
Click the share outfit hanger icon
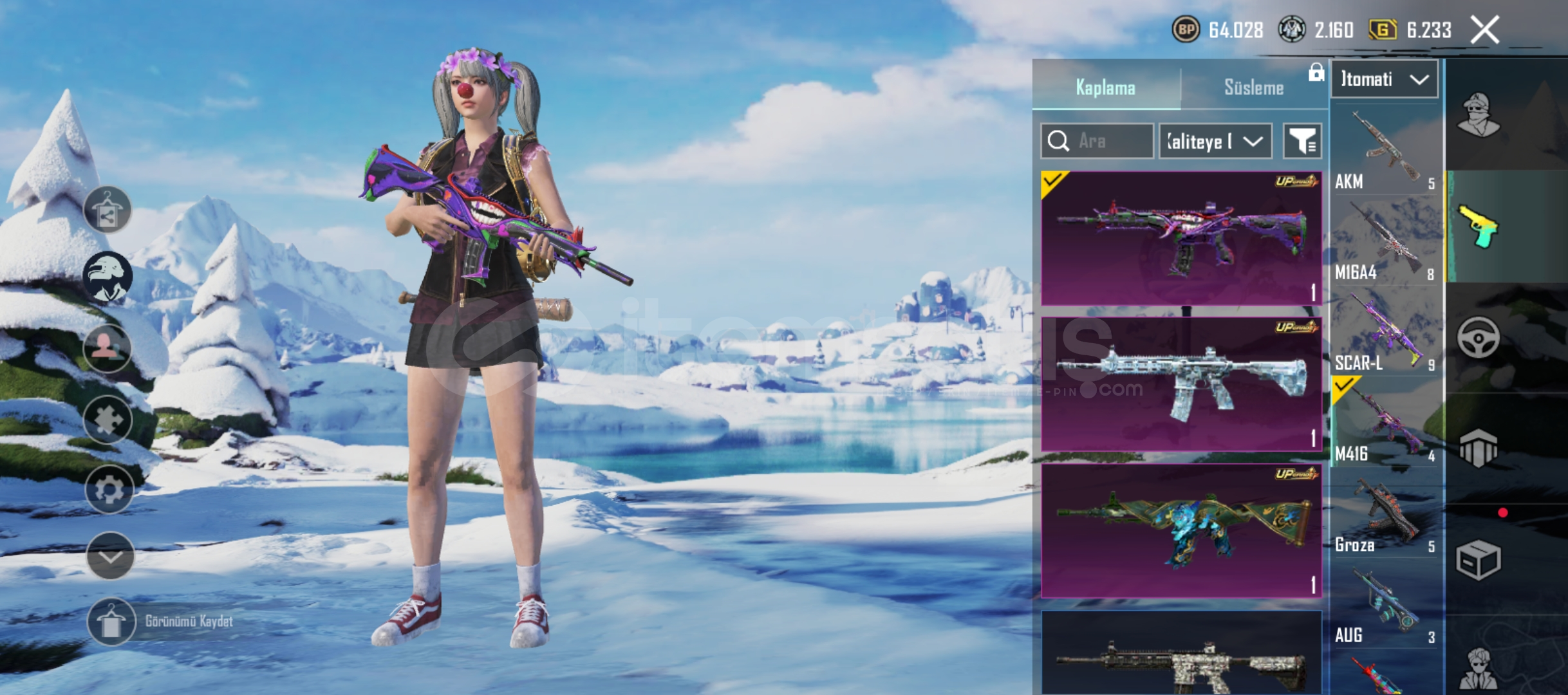point(107,210)
